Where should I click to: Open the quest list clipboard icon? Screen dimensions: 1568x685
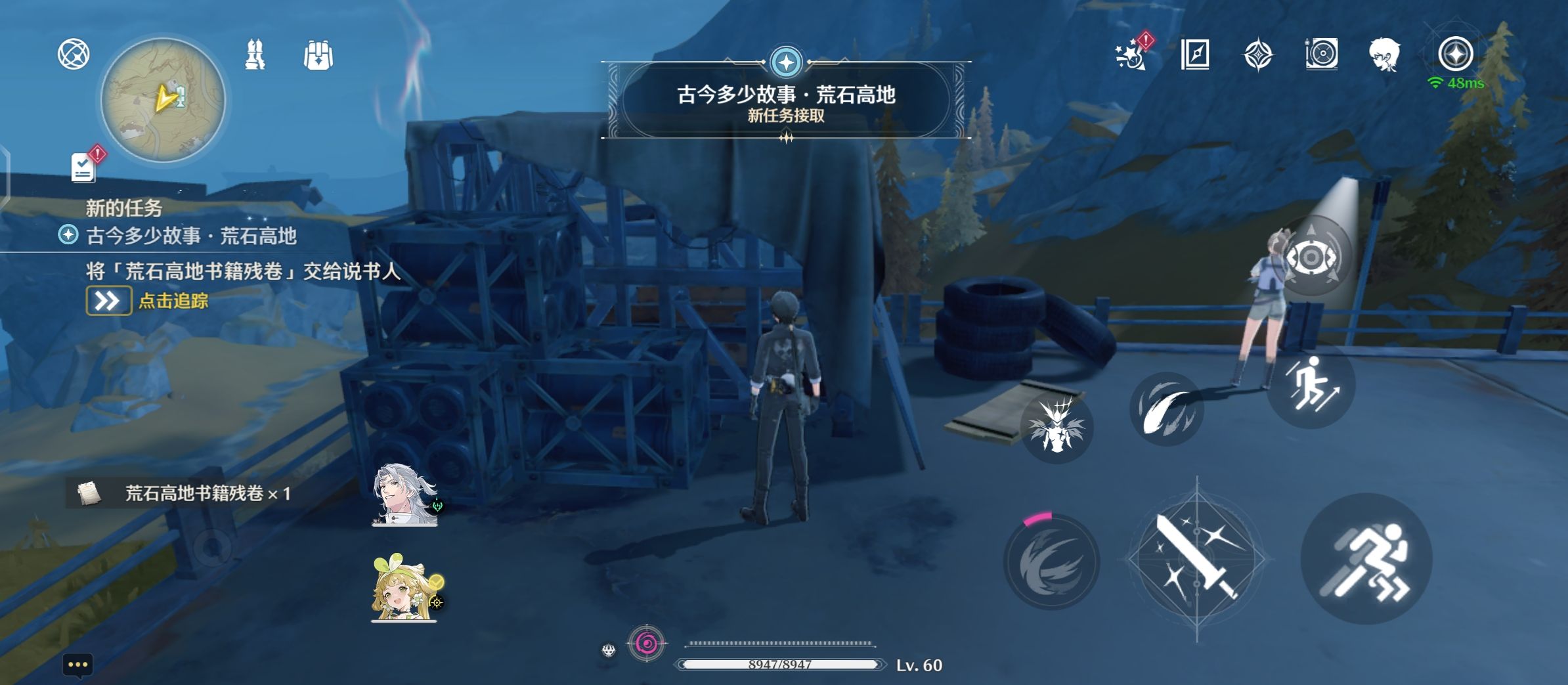tap(84, 167)
